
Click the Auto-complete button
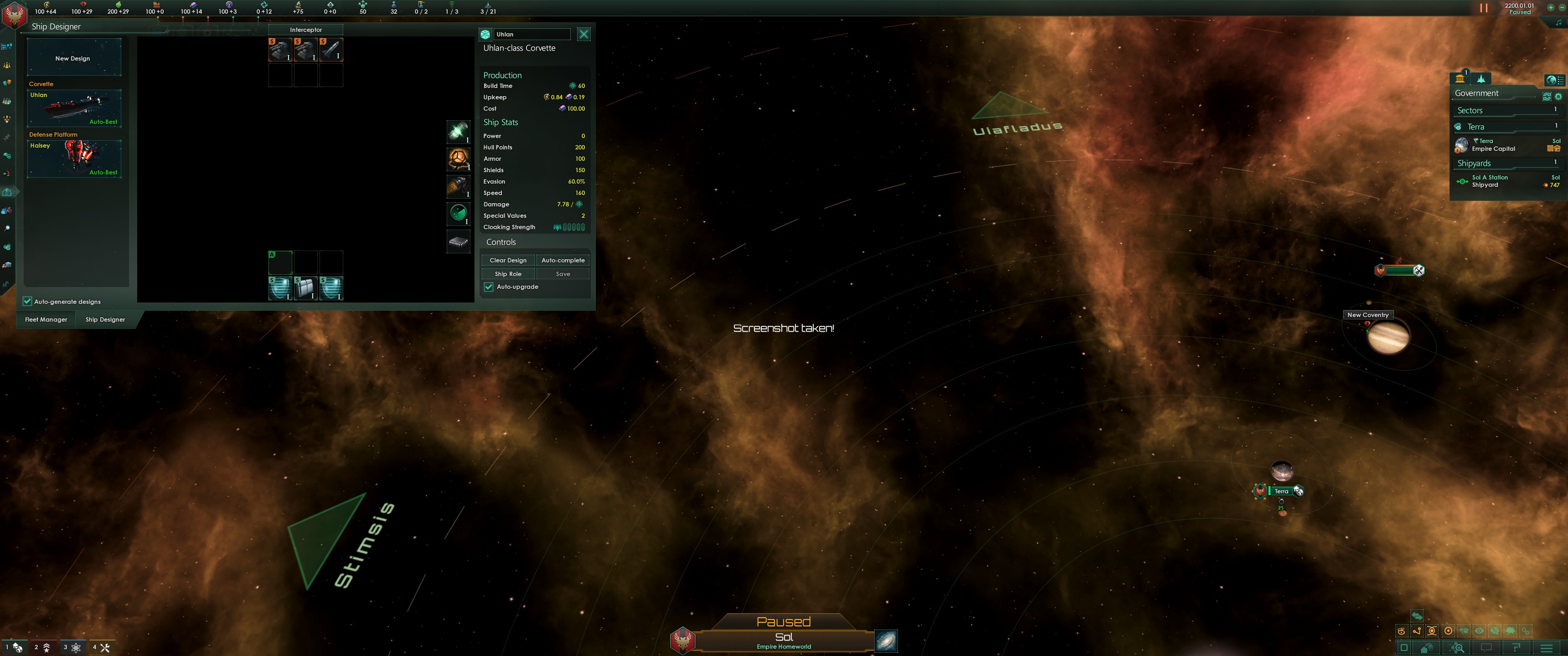tap(562, 260)
